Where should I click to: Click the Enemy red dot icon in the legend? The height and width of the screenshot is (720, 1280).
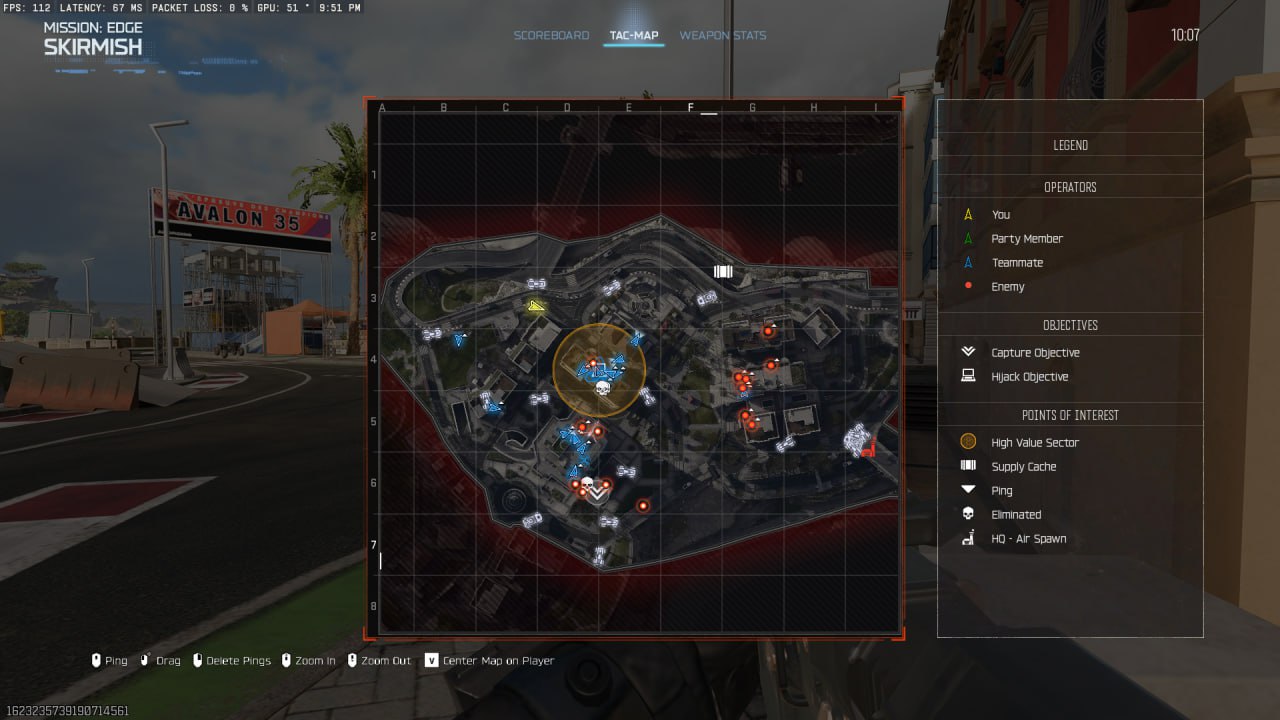click(967, 286)
